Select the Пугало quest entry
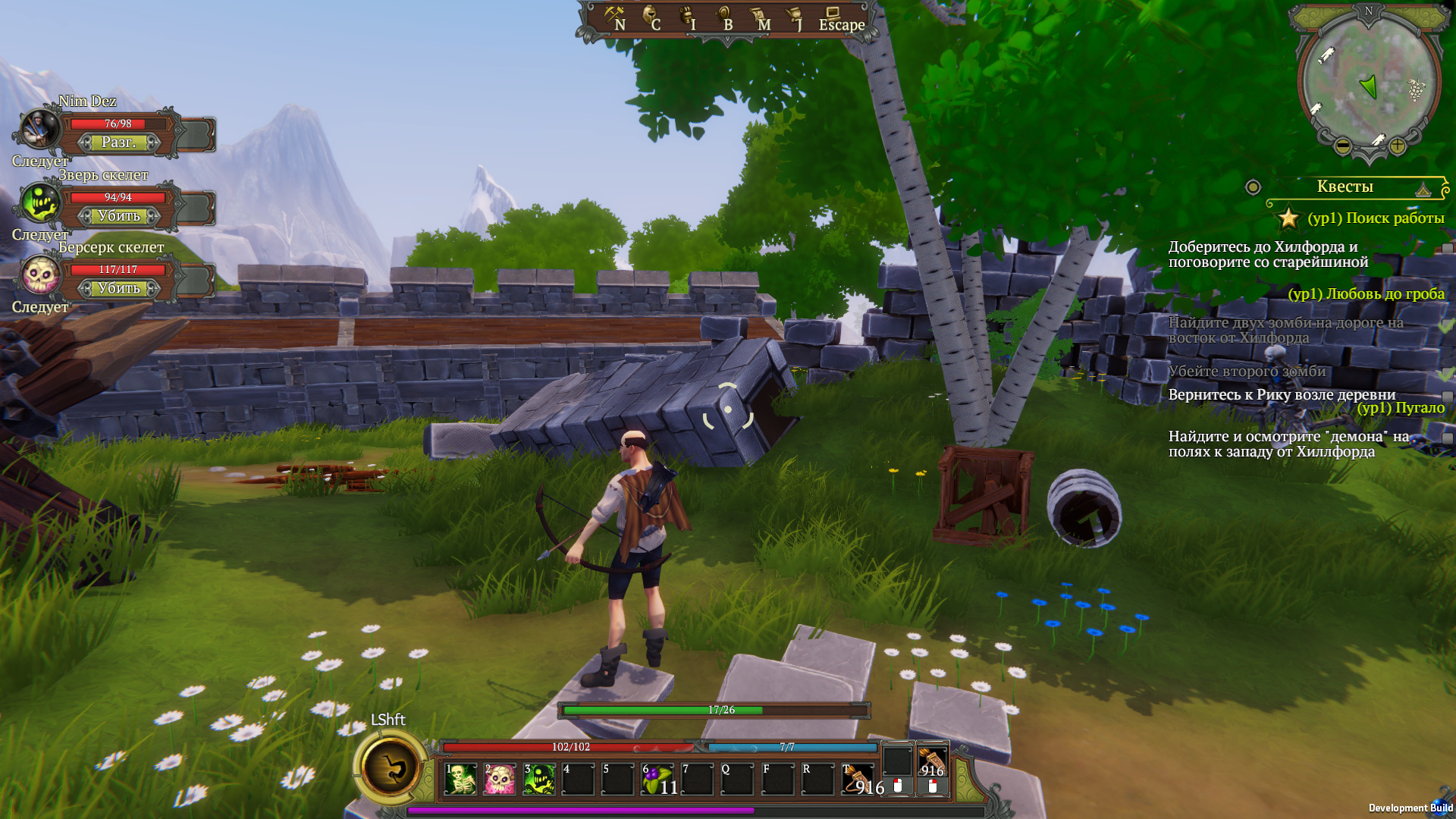1456x819 pixels. click(1401, 408)
